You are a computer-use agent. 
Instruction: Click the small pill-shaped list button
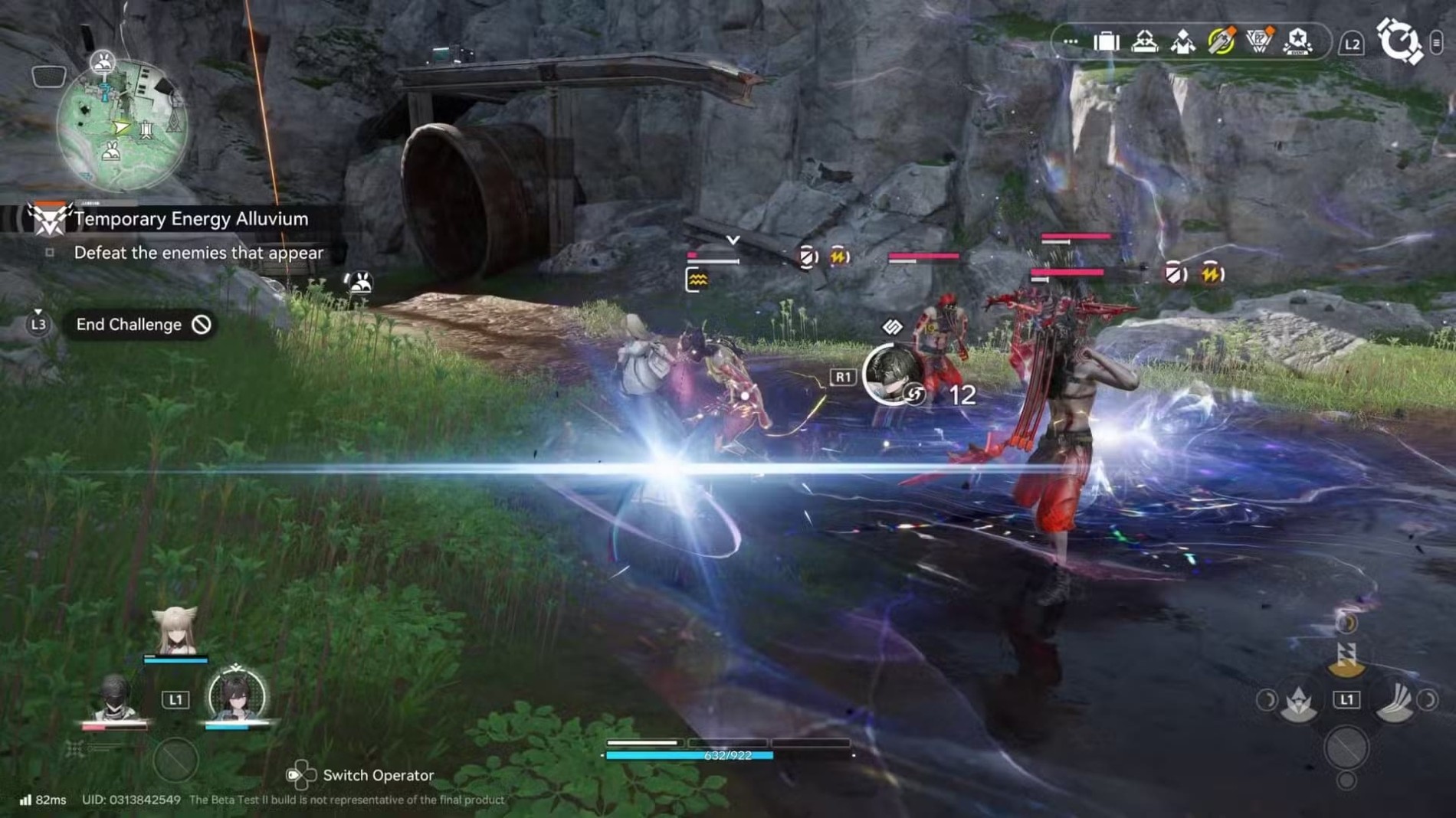pyautogui.click(x=1437, y=43)
